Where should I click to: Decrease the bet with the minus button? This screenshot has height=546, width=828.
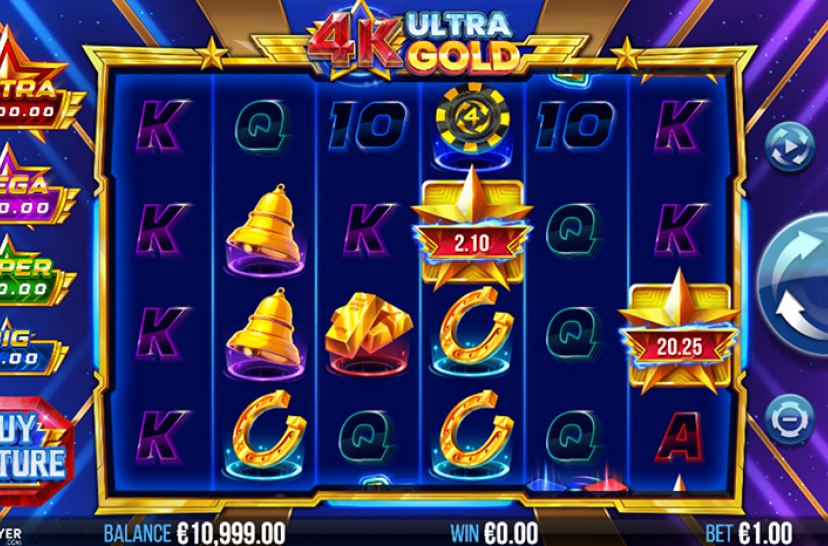click(x=789, y=415)
